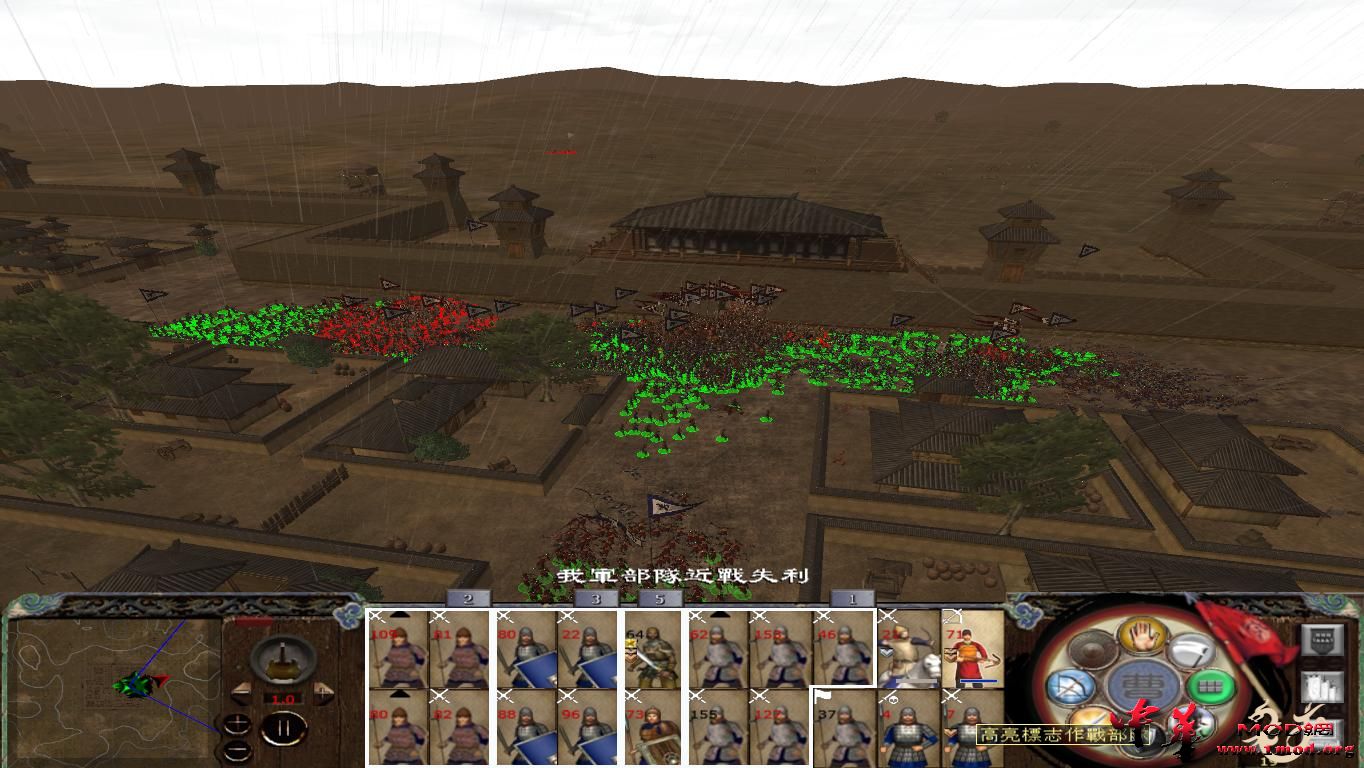1364x768 pixels.
Task: Zoom out the minimap with the minus button
Action: (237, 749)
